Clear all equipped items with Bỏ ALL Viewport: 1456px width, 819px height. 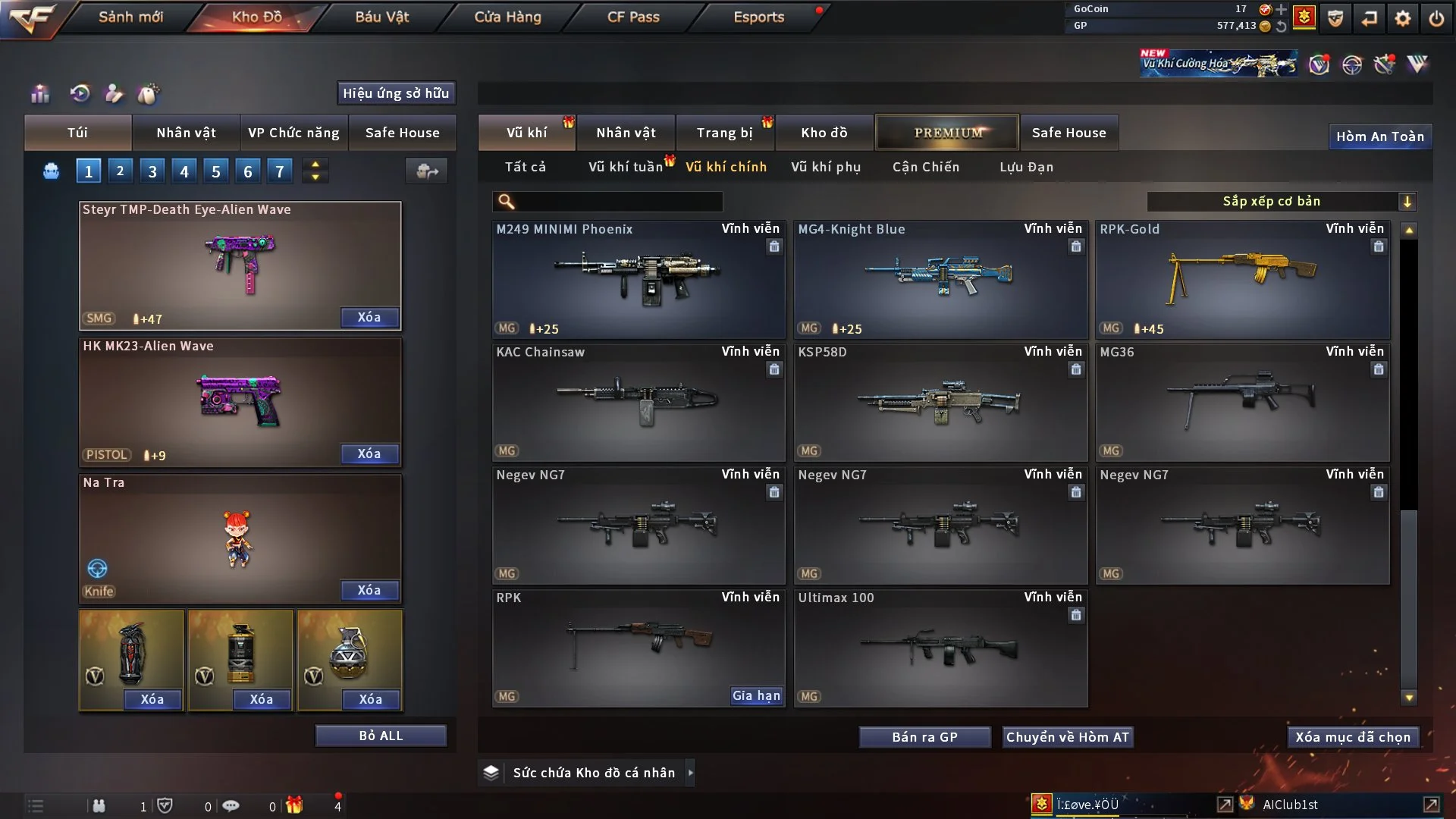click(x=381, y=736)
